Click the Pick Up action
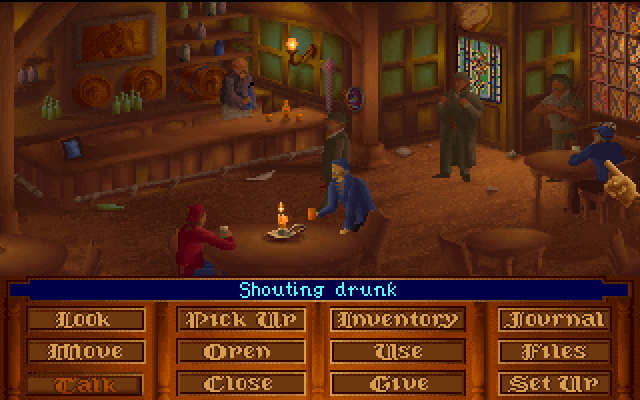This screenshot has height=400, width=640. pos(237,320)
